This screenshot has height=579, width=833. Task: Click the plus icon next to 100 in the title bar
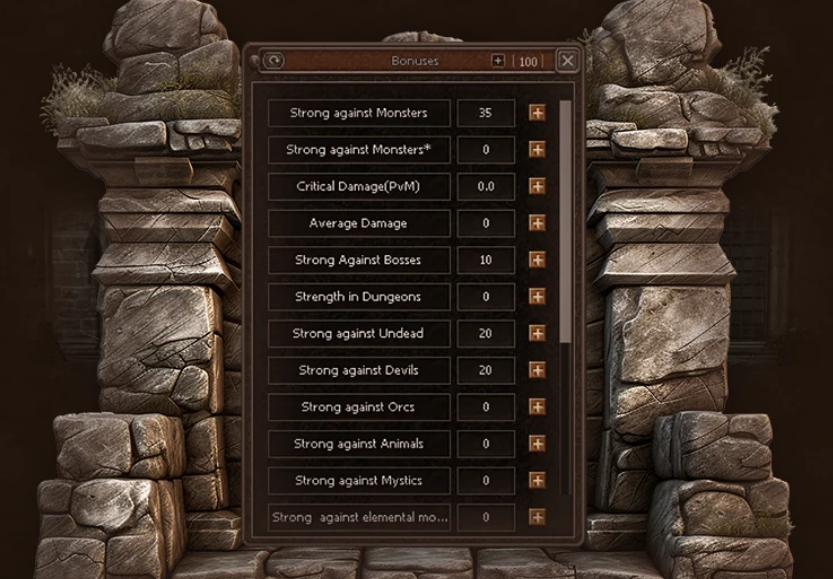point(498,61)
